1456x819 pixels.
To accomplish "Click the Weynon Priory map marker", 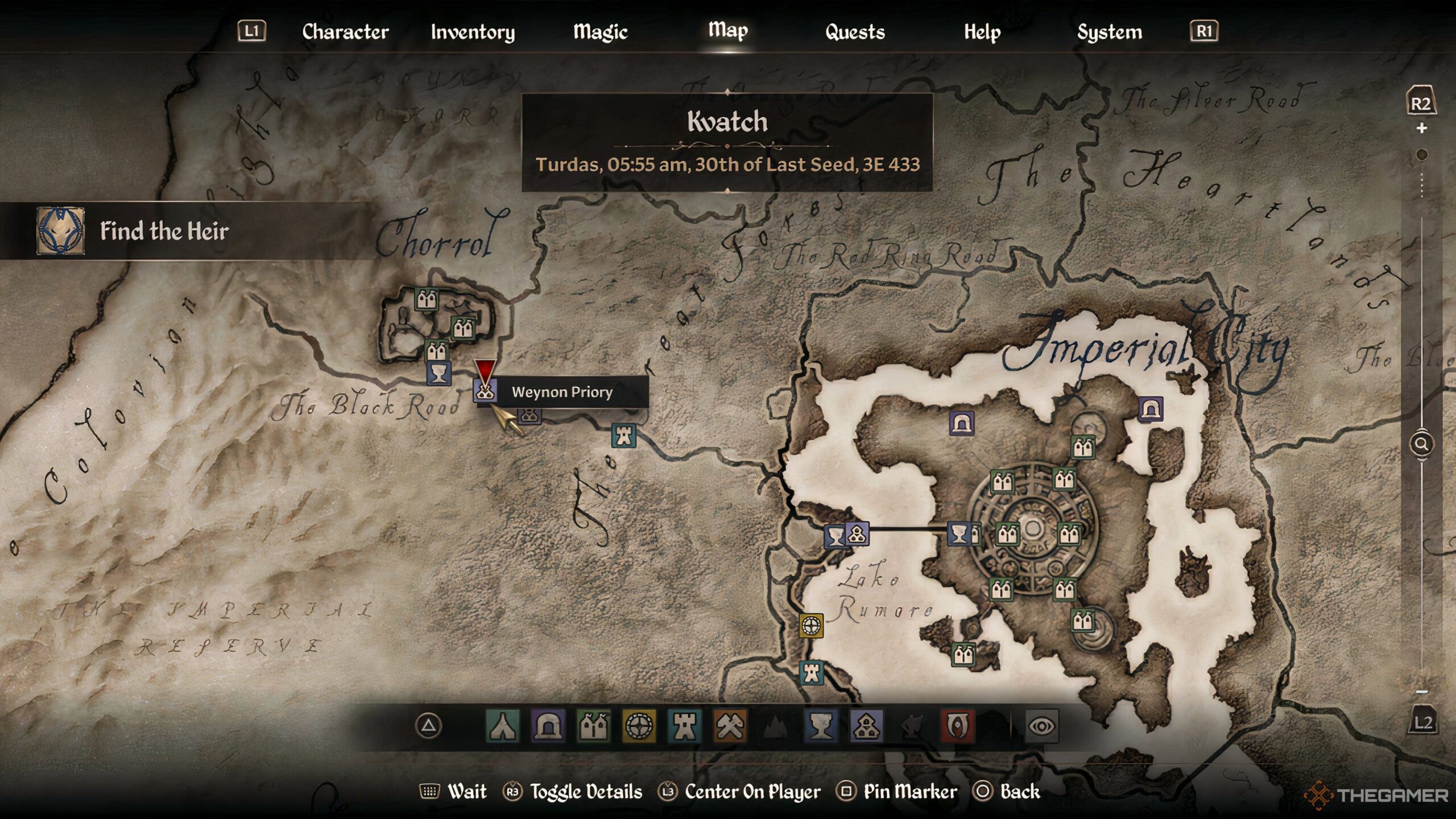I will click(x=485, y=391).
